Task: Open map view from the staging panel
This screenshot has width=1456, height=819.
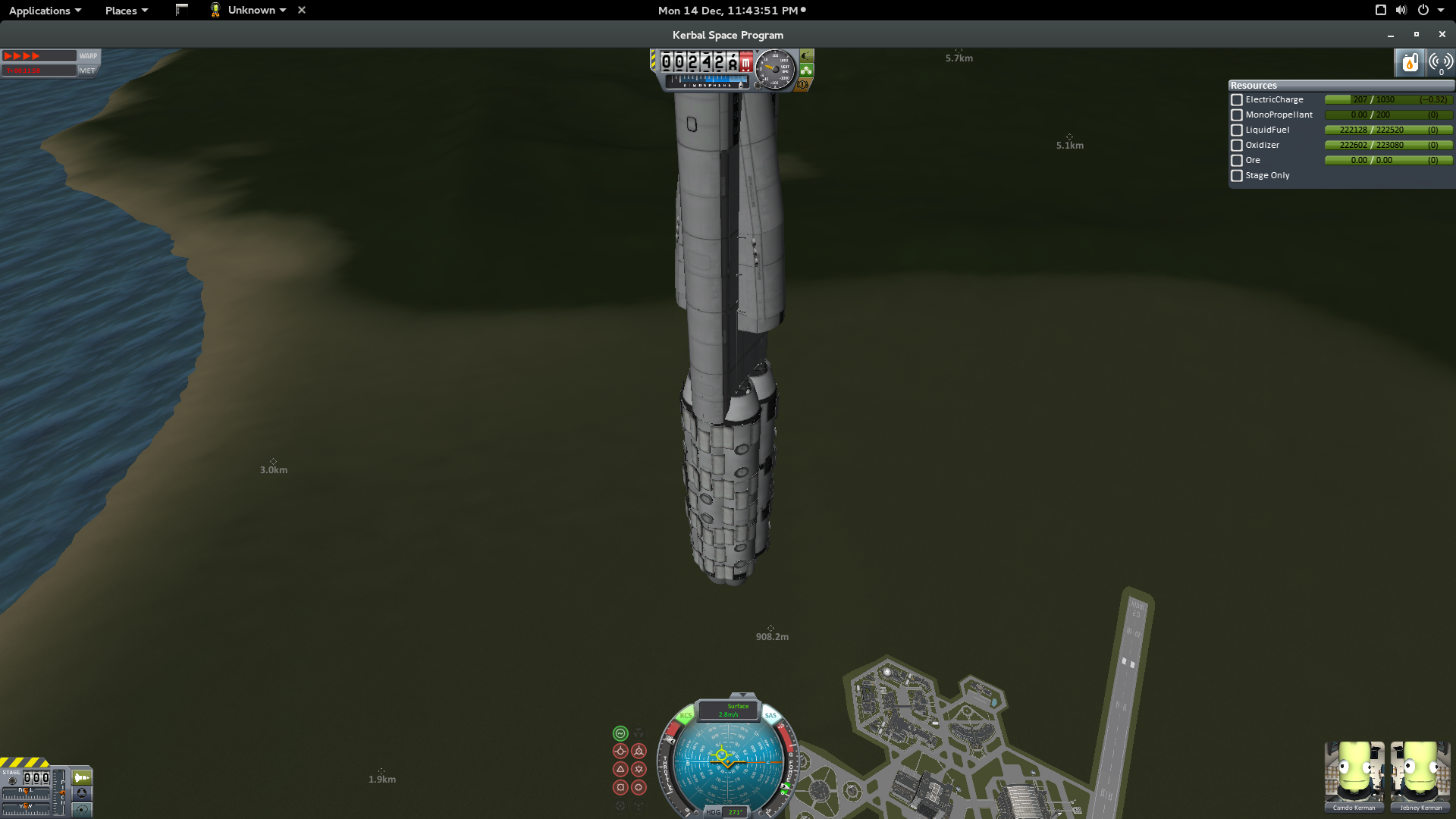Action: [82, 809]
